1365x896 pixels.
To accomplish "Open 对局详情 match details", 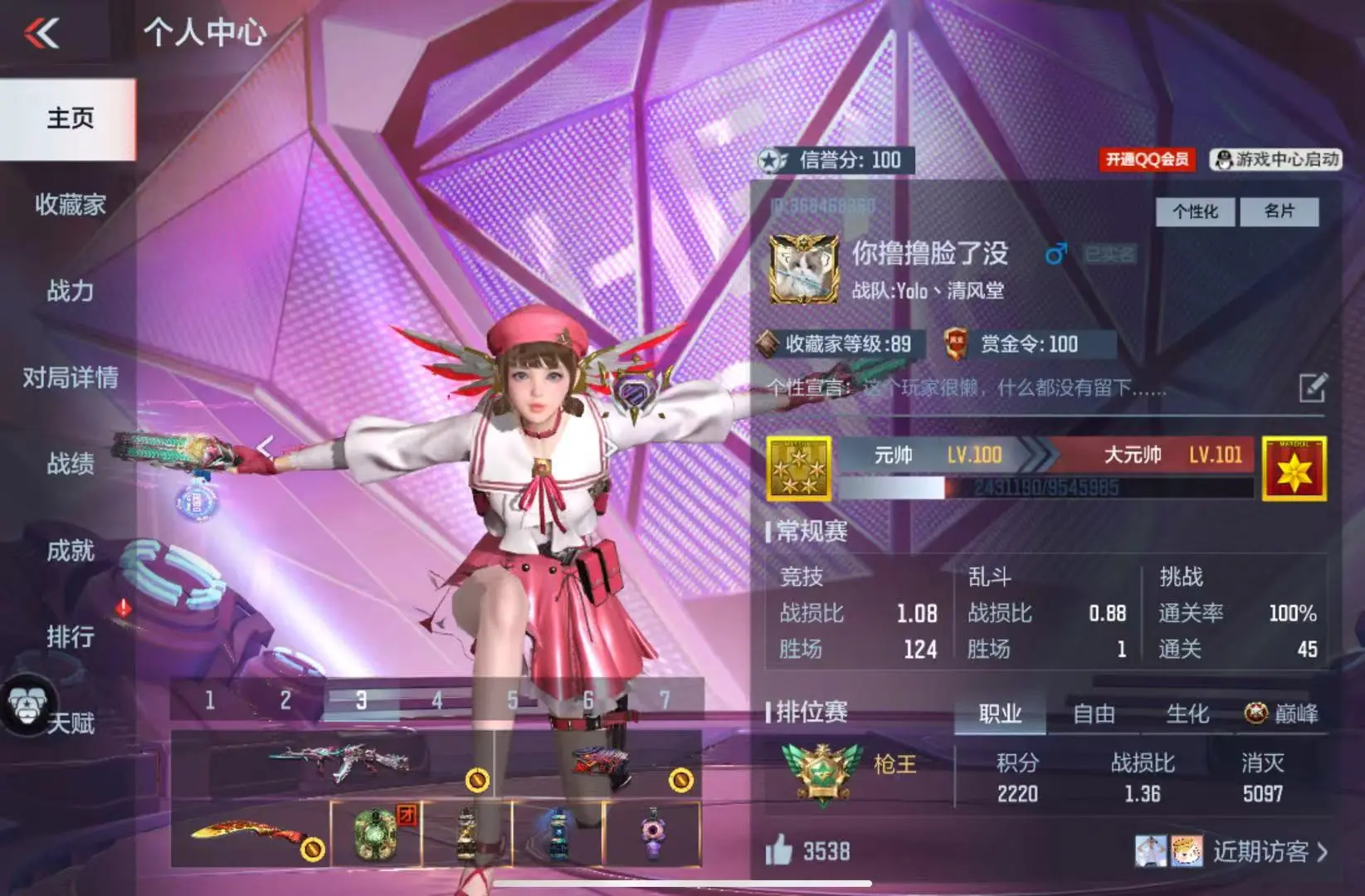I will 70,377.
